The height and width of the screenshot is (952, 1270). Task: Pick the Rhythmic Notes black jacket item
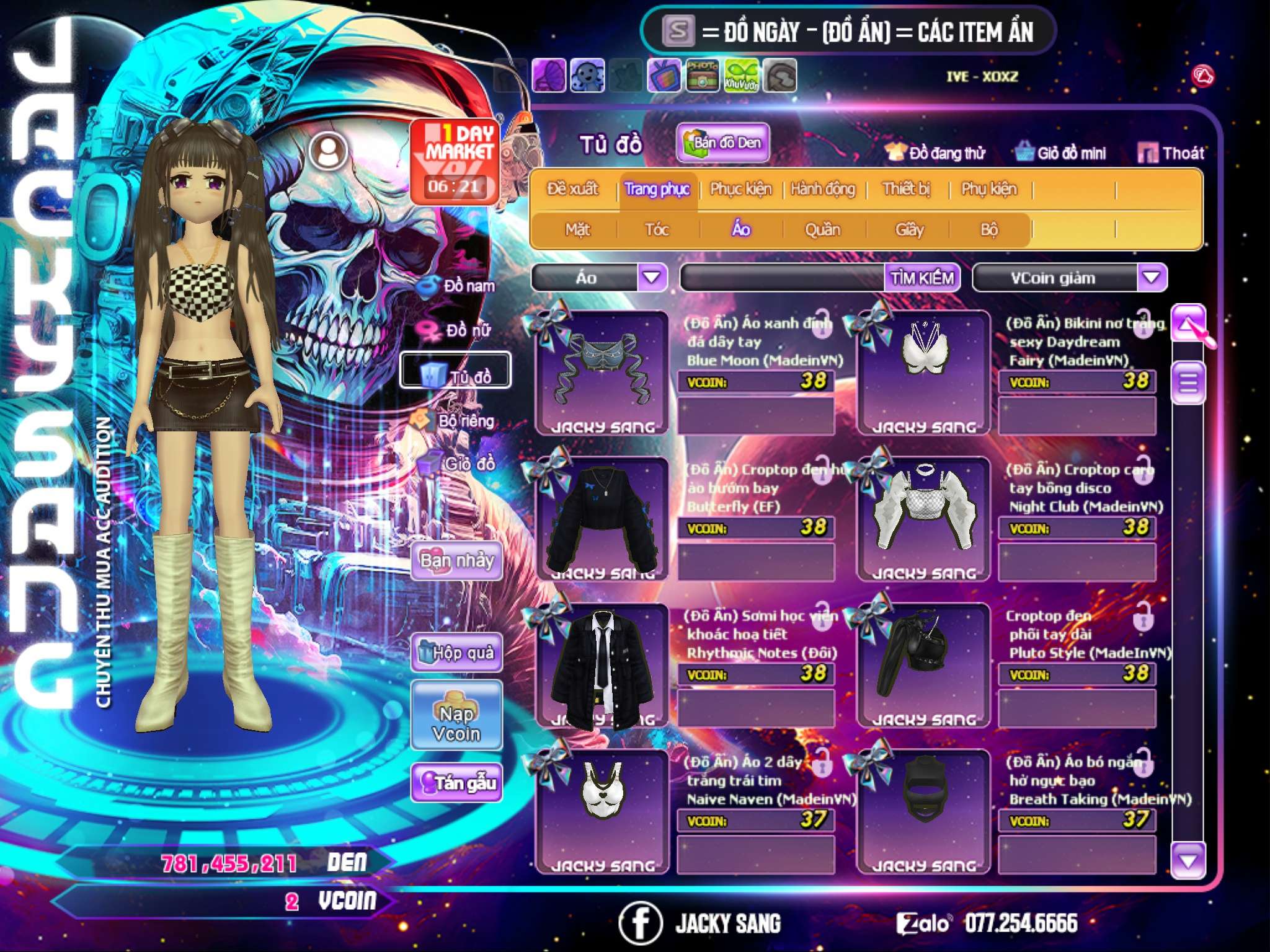click(602, 666)
